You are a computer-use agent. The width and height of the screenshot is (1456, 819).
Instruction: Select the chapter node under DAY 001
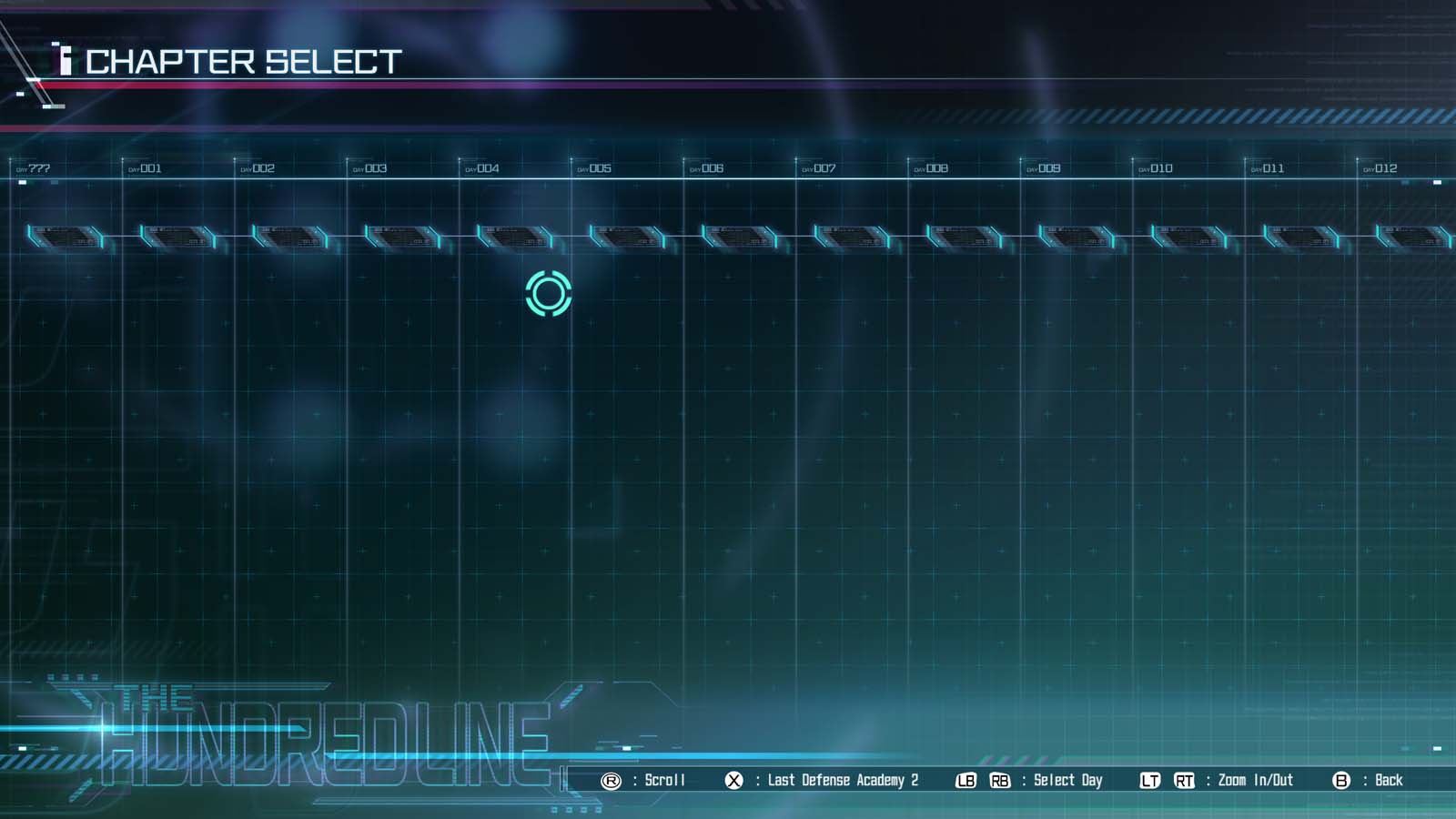tap(177, 238)
